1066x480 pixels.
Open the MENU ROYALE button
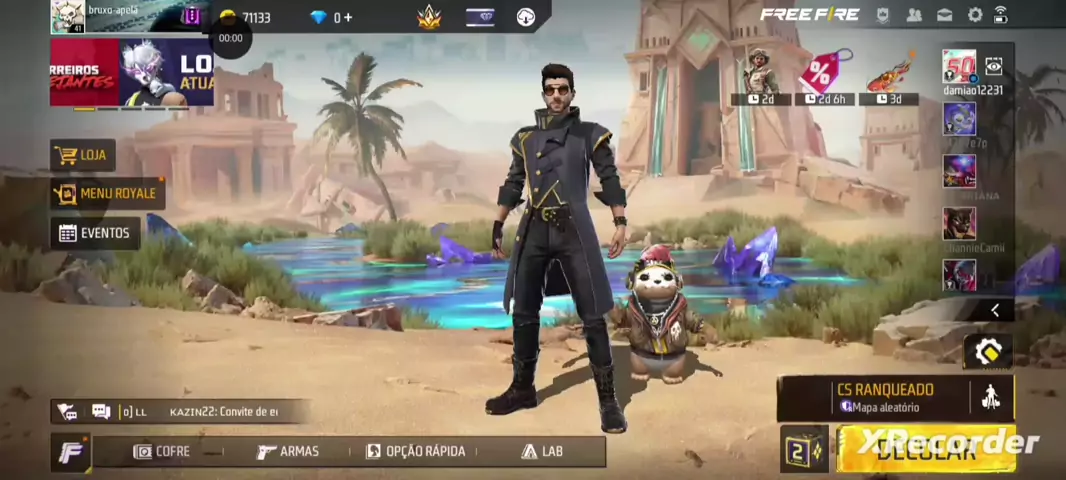107,193
